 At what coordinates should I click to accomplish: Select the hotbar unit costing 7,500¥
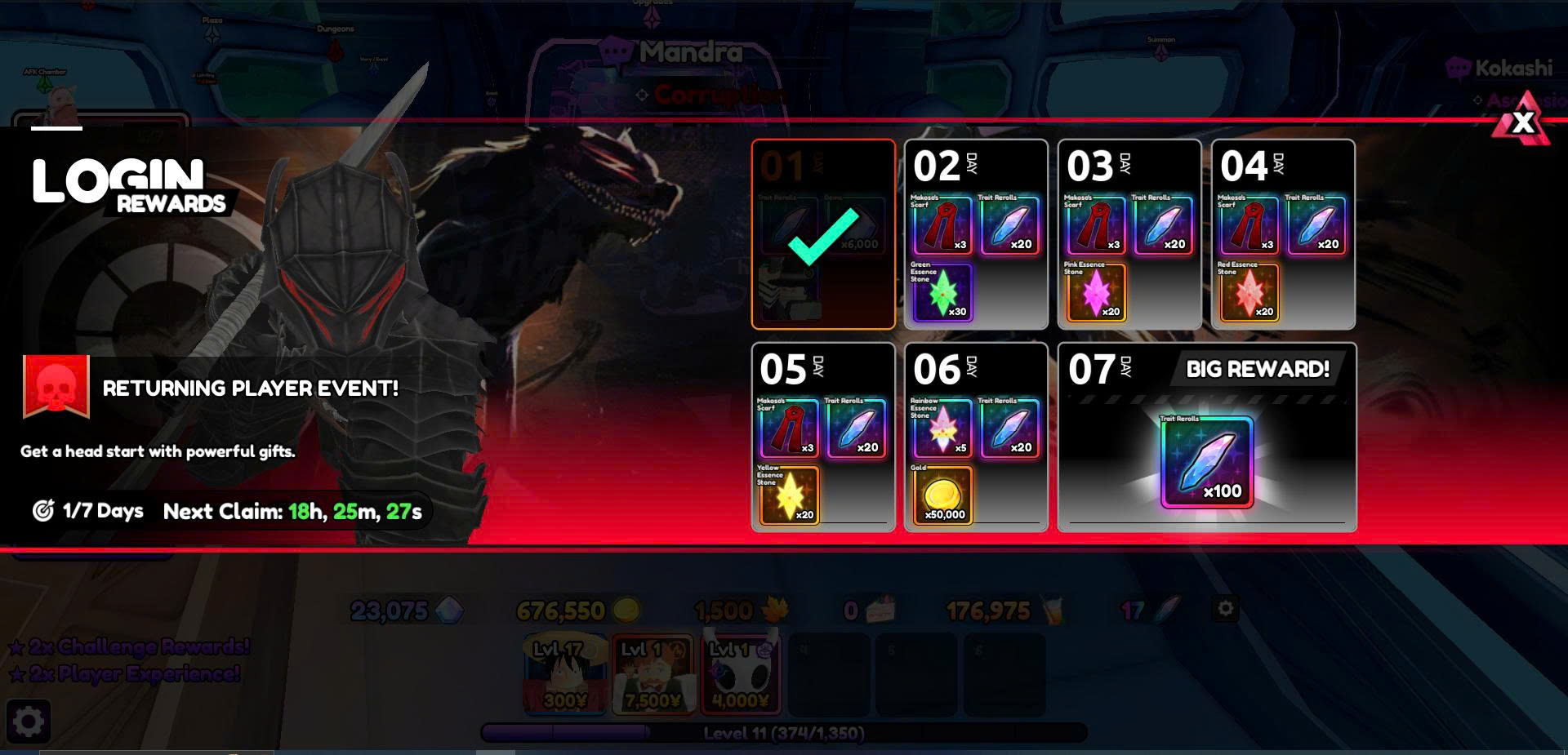pyautogui.click(x=653, y=674)
